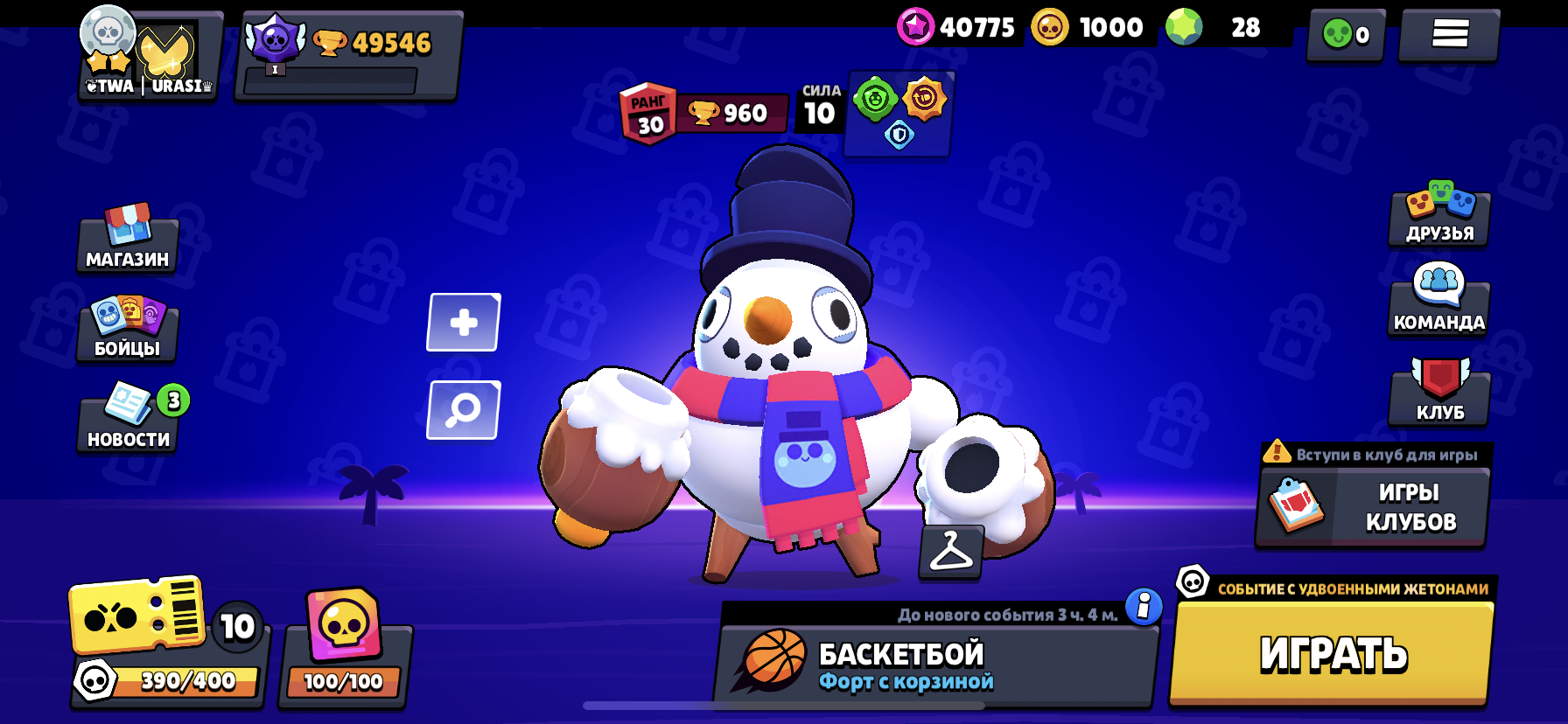Choose the Баскетбой event mode
This screenshot has height=724, width=1568.
pos(936,665)
